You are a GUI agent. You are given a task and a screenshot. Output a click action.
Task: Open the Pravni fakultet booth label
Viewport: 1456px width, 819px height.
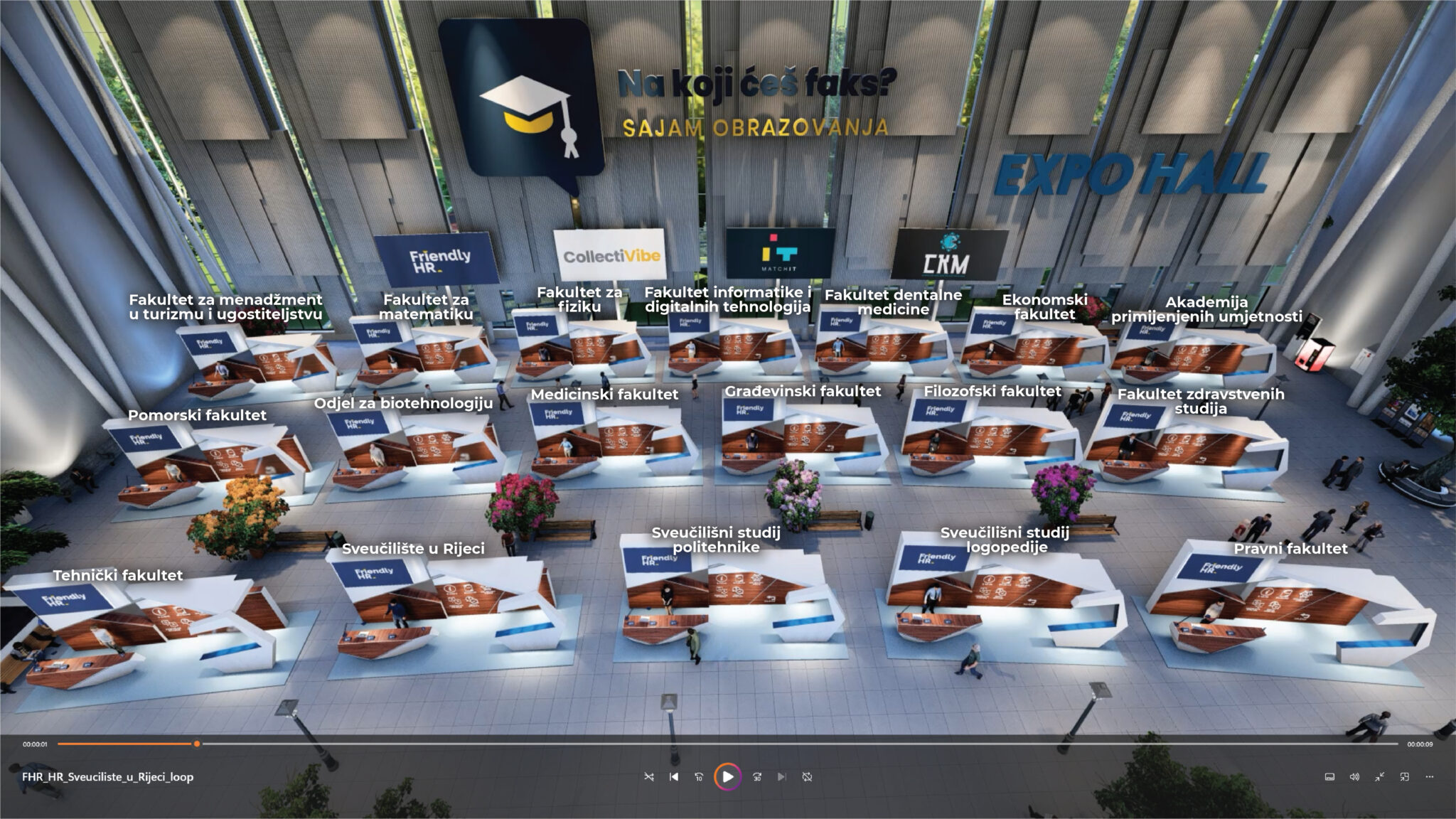pos(1290,549)
